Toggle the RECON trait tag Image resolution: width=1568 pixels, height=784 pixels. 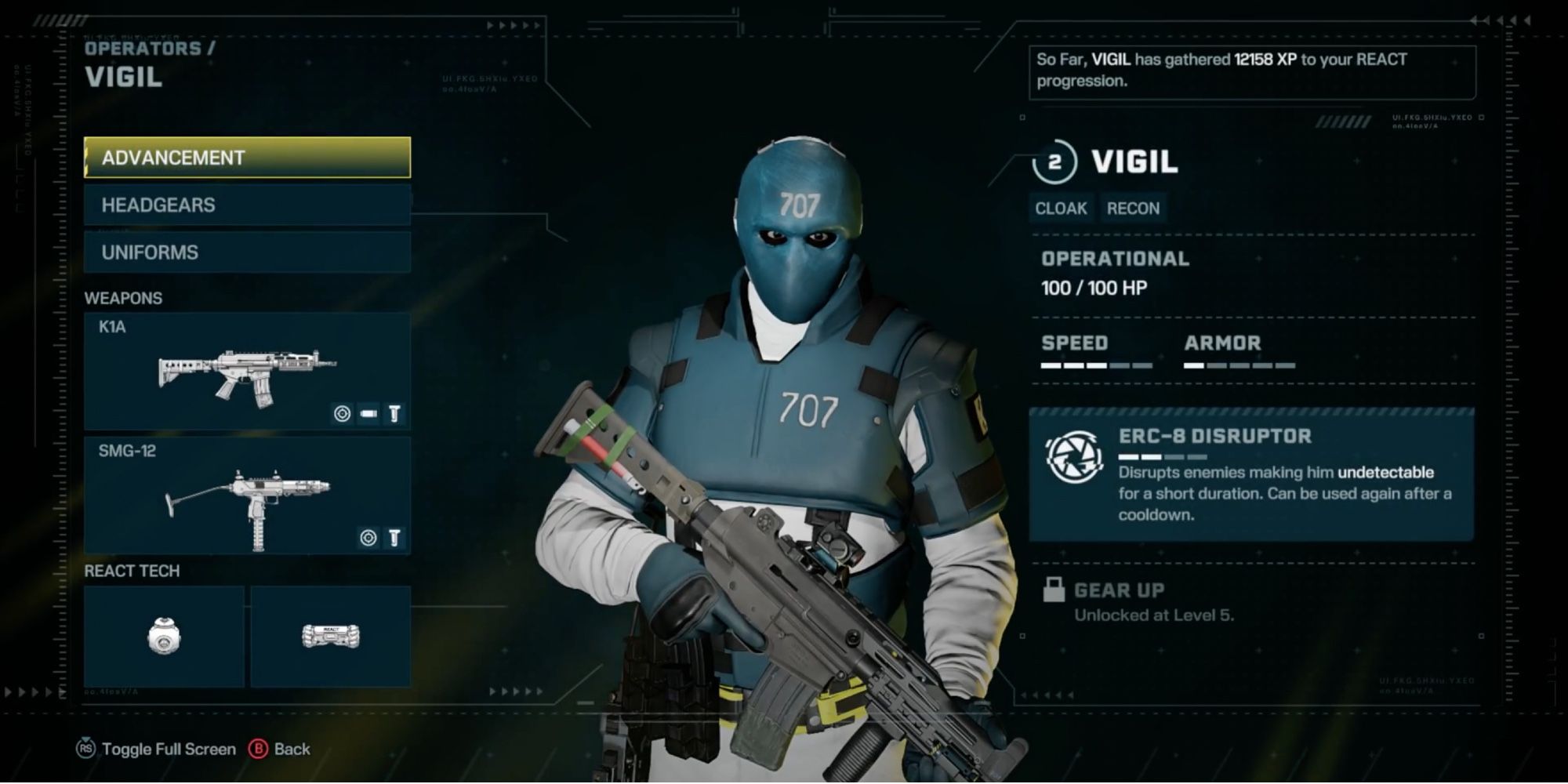tap(1134, 208)
